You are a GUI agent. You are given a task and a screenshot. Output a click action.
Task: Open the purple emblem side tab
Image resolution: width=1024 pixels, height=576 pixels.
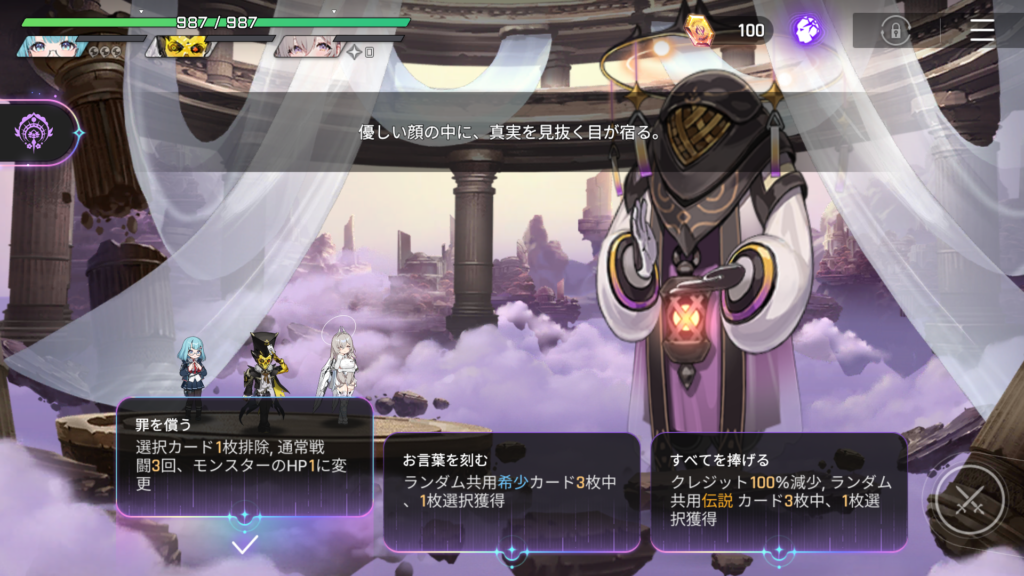[38, 131]
